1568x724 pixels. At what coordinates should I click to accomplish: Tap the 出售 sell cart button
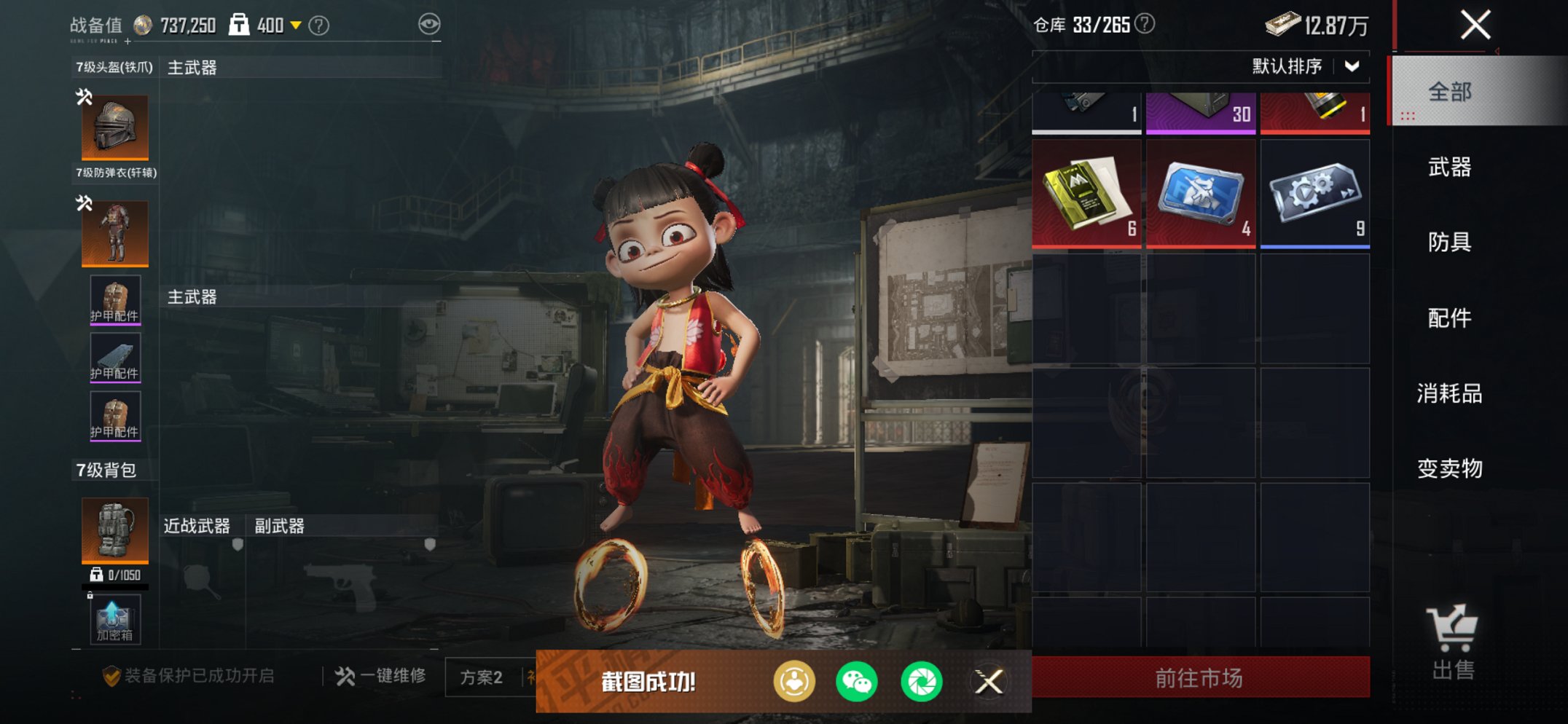[x=1453, y=642]
